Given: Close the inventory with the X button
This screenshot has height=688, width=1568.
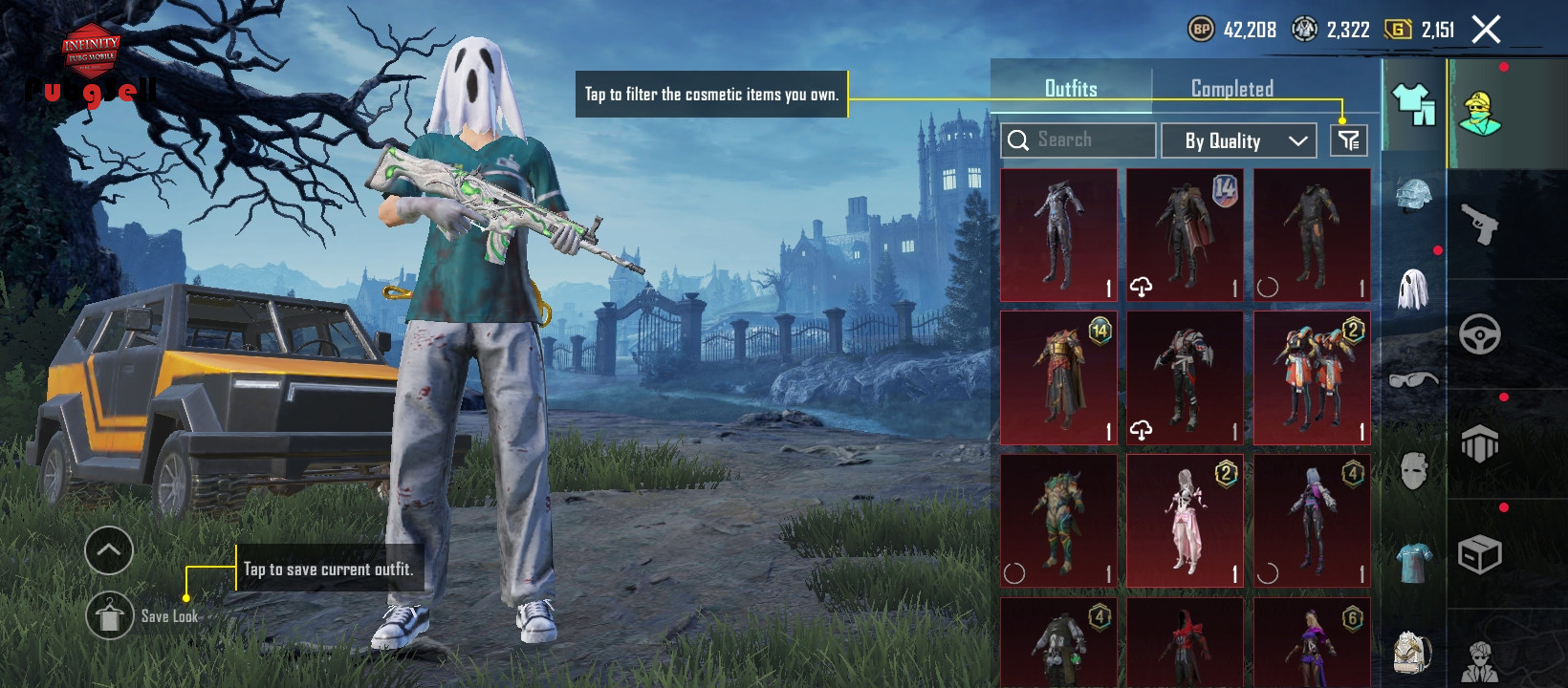Looking at the screenshot, I should pyautogui.click(x=1486, y=30).
